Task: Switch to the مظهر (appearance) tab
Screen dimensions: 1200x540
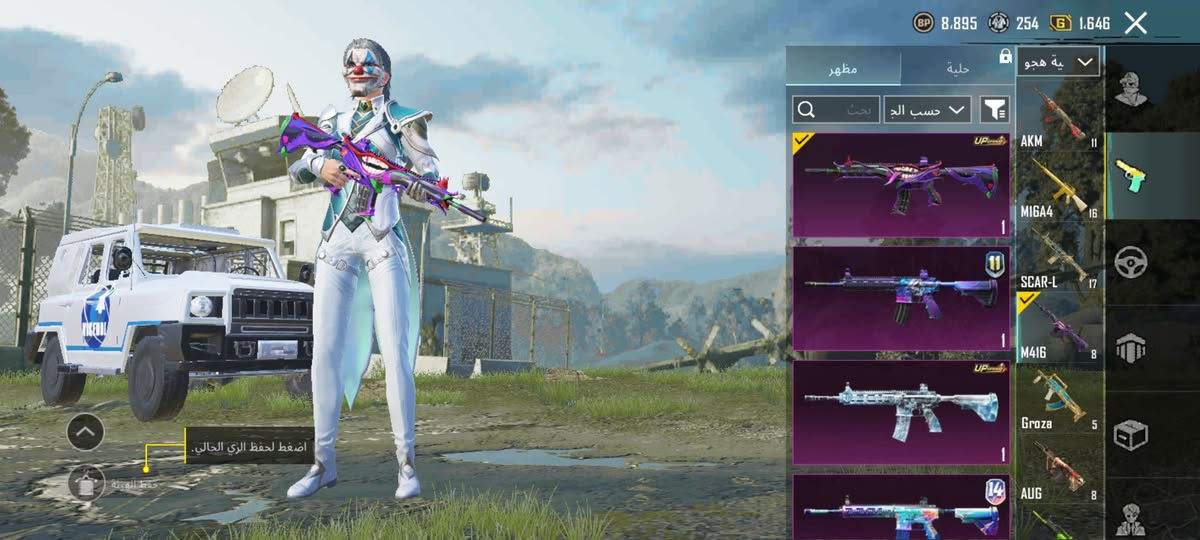Action: 842,67
